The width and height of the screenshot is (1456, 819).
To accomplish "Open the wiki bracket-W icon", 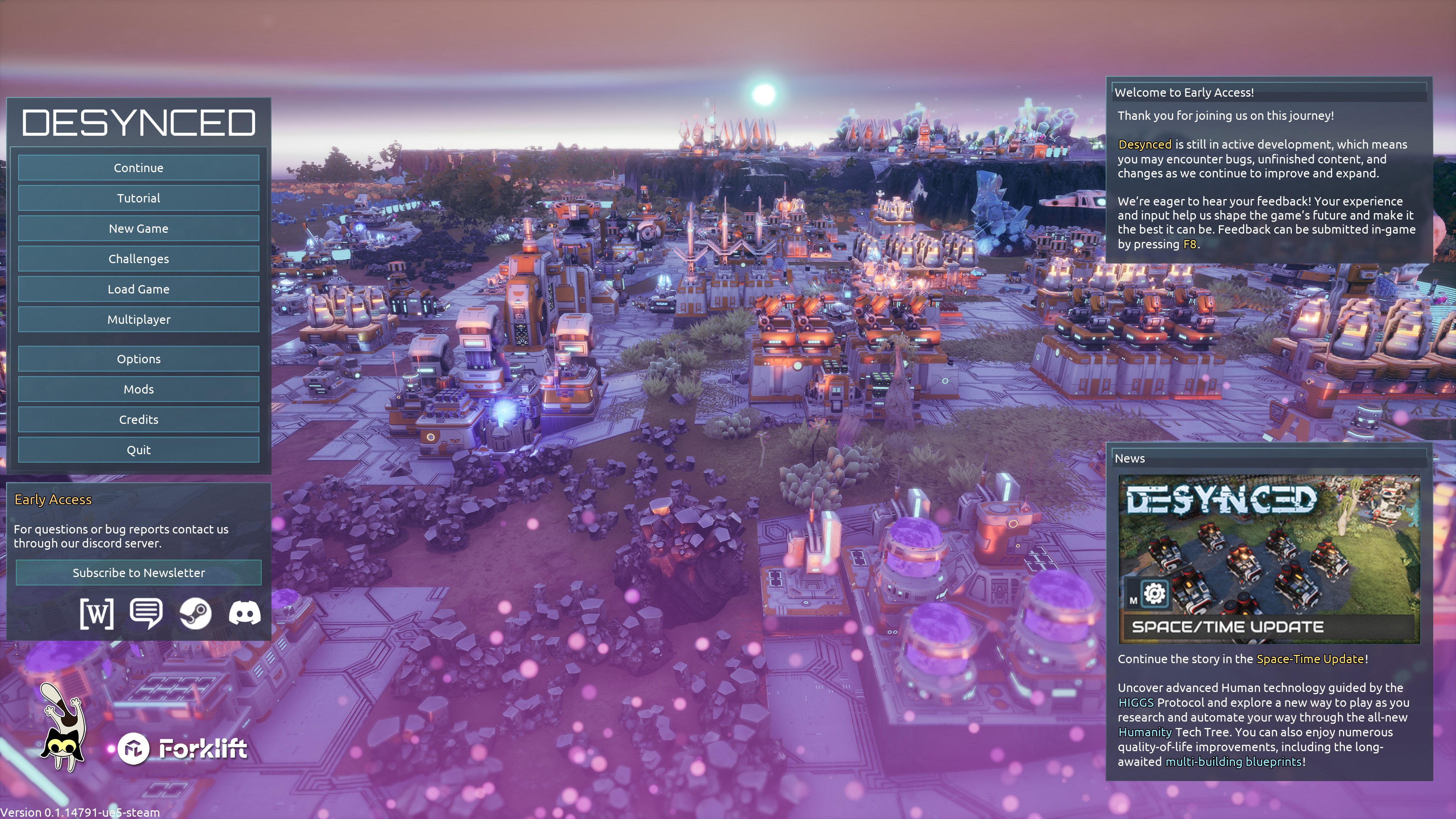I will [x=97, y=613].
